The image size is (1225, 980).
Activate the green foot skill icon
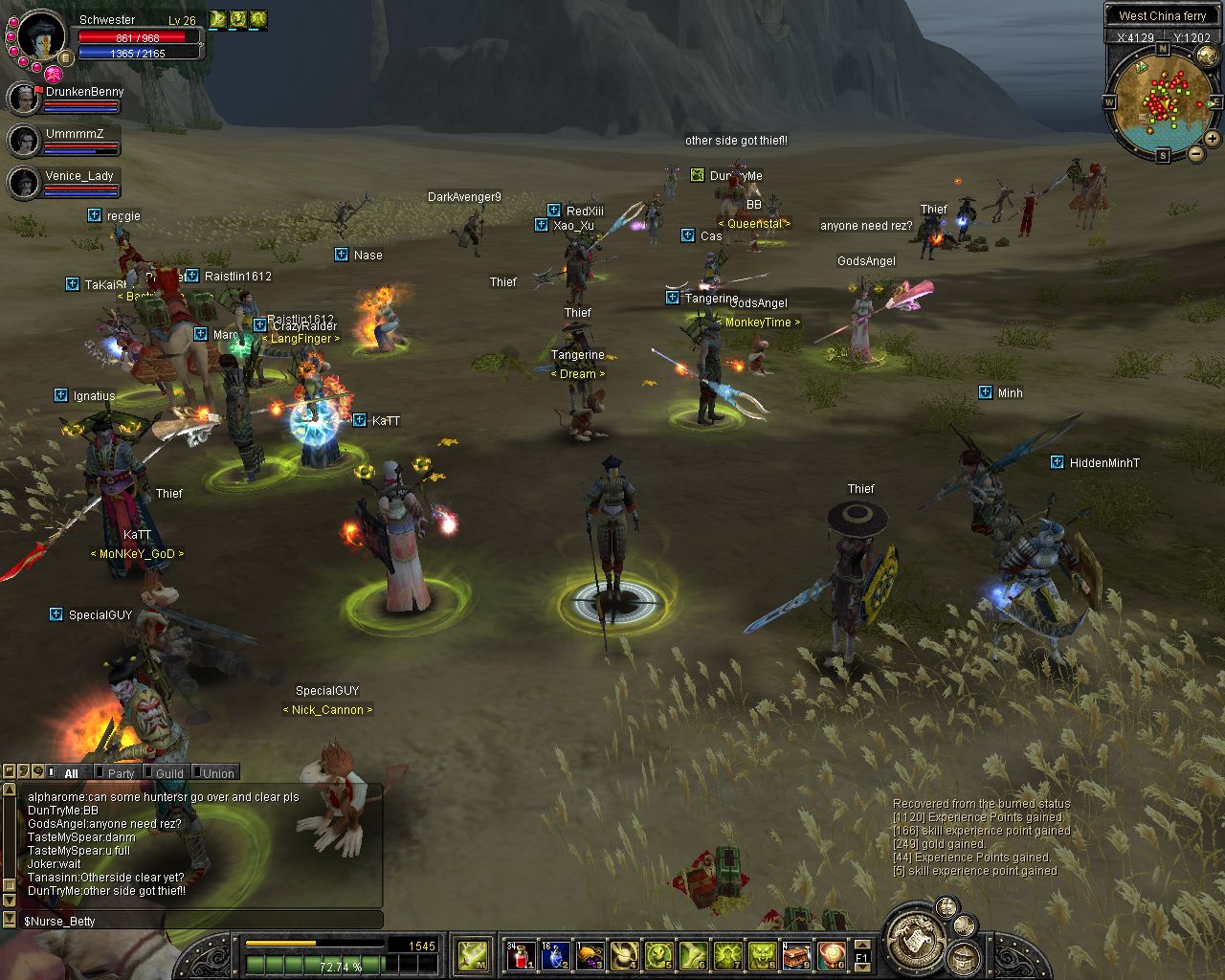pyautogui.click(x=693, y=955)
